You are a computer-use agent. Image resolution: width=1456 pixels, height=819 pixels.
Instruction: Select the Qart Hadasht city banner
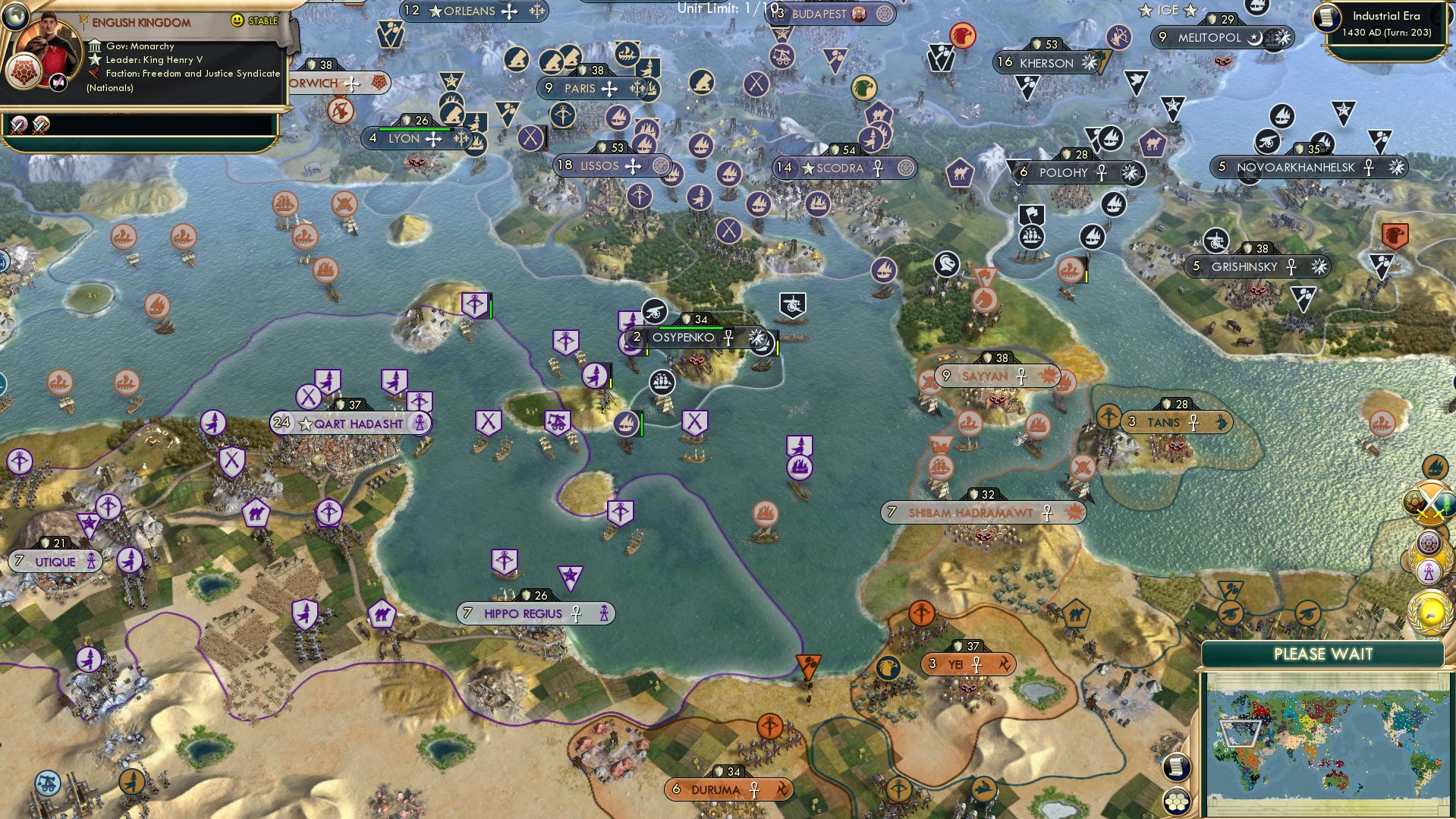(351, 423)
